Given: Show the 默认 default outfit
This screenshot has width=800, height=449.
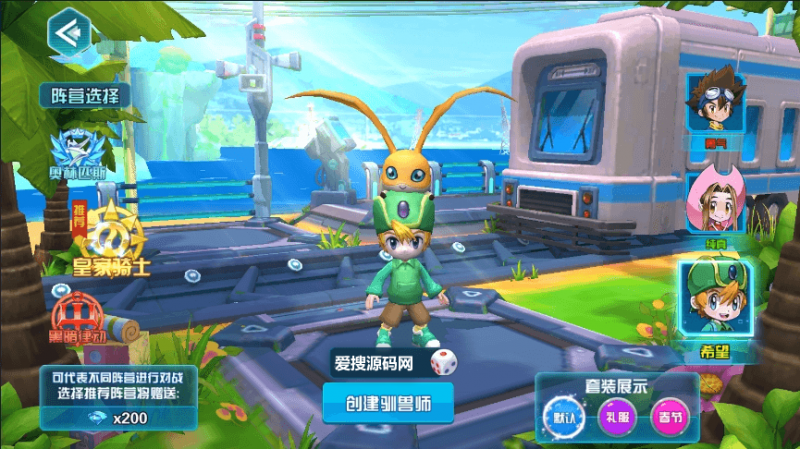Looking at the screenshot, I should point(558,415).
